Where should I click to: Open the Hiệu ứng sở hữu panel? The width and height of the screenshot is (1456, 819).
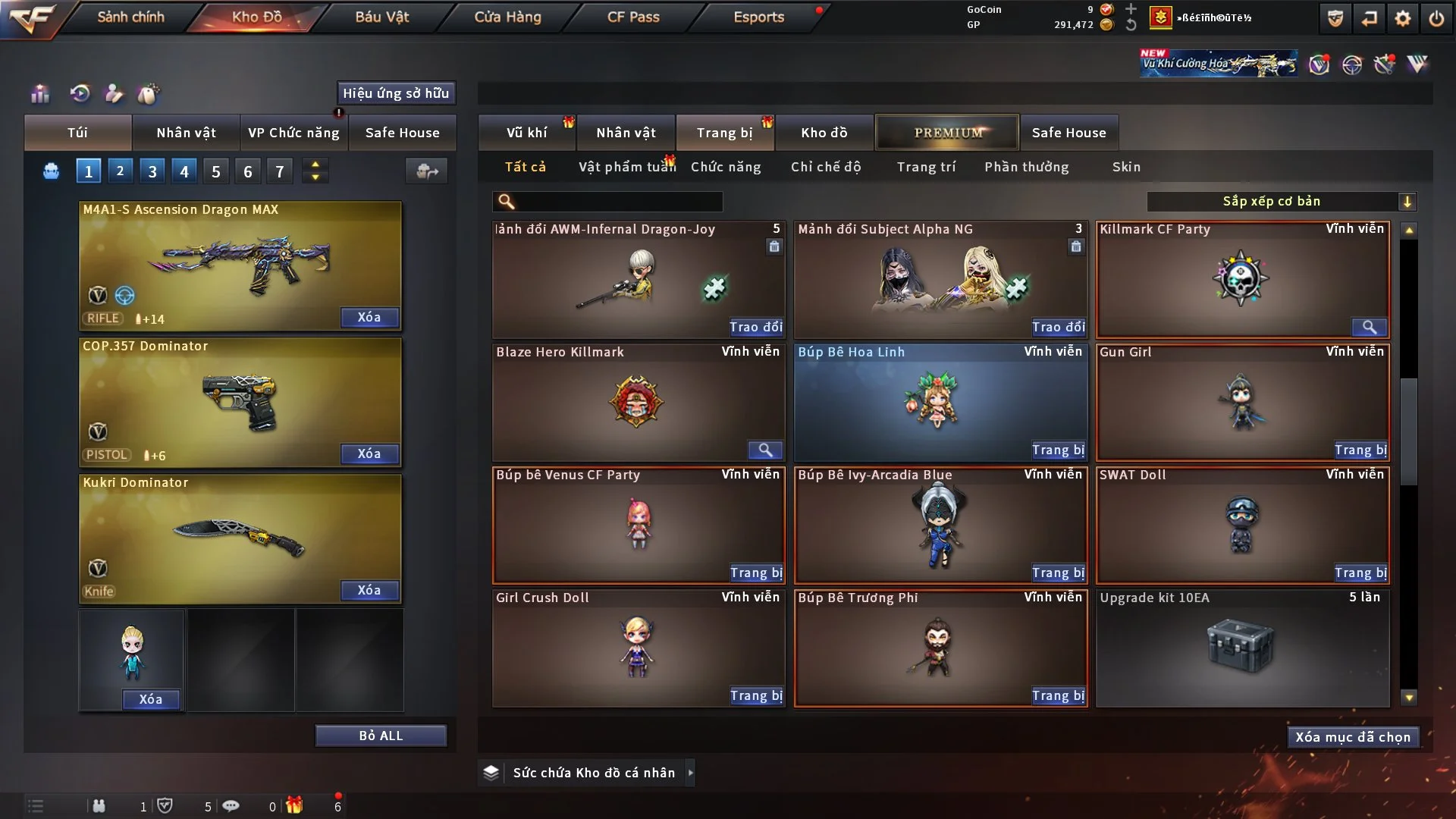pos(396,93)
